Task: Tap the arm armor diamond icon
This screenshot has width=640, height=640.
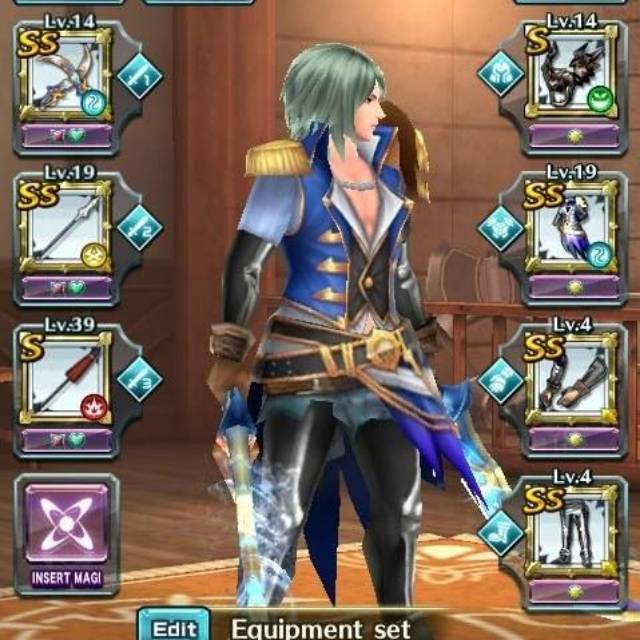Action: pos(499,380)
